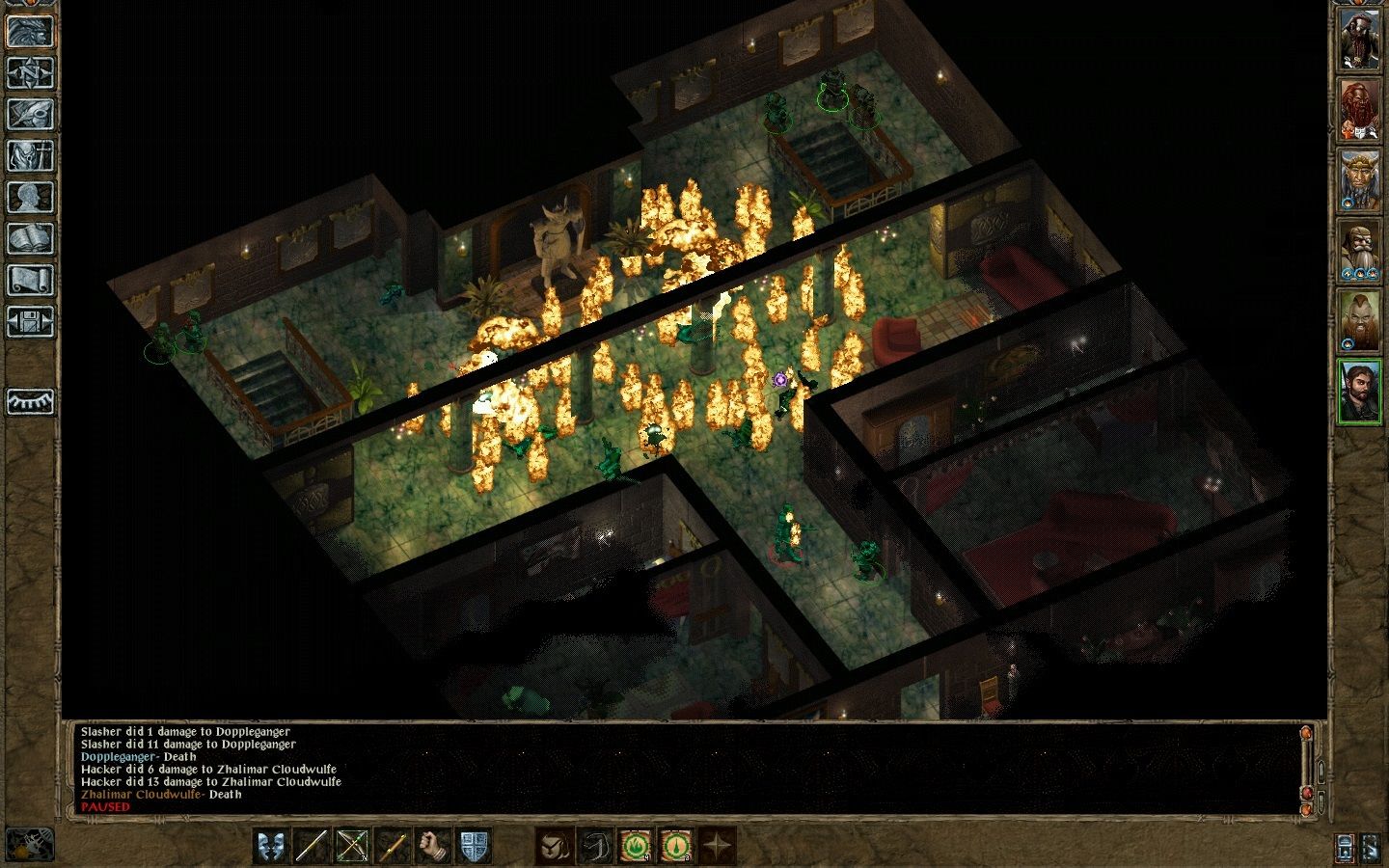Select the green-highlighted dark-haired portrait
This screenshot has width=1389, height=868.
1359,391
